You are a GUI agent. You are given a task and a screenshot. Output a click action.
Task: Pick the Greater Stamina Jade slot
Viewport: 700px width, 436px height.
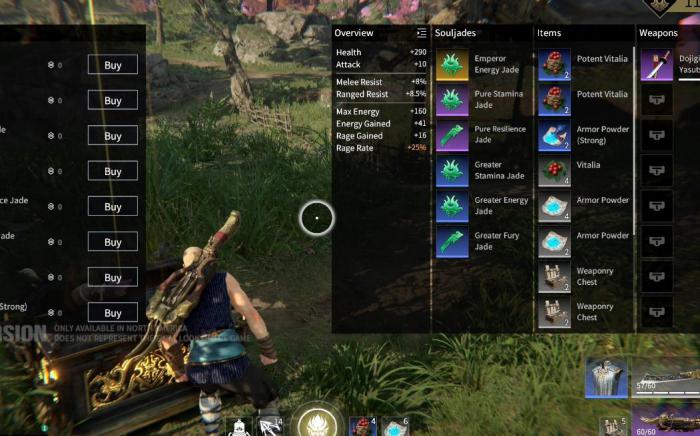click(452, 171)
